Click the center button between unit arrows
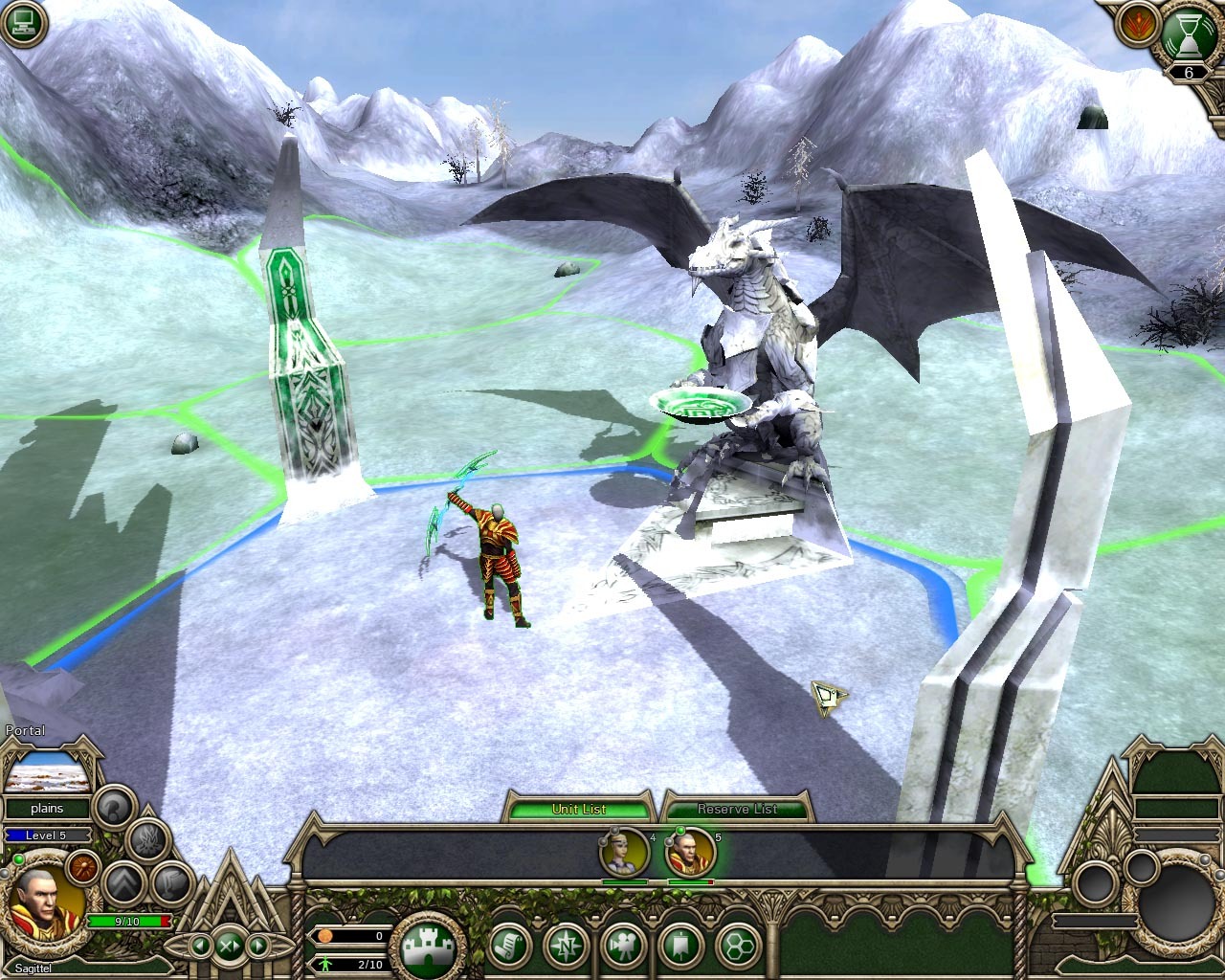 pyautogui.click(x=230, y=946)
